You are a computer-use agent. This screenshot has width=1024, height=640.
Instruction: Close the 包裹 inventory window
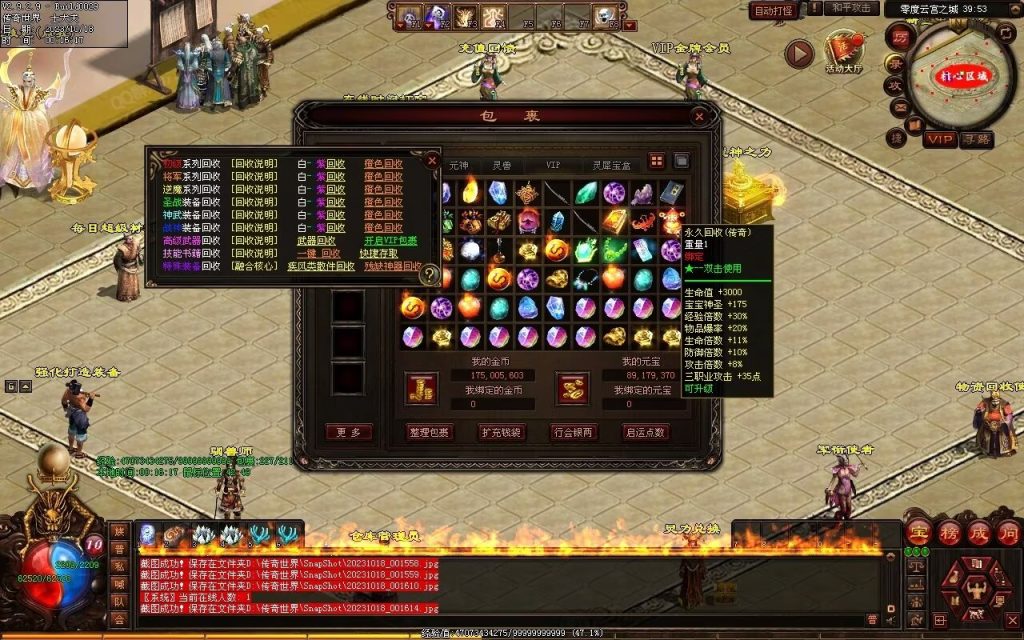700,116
